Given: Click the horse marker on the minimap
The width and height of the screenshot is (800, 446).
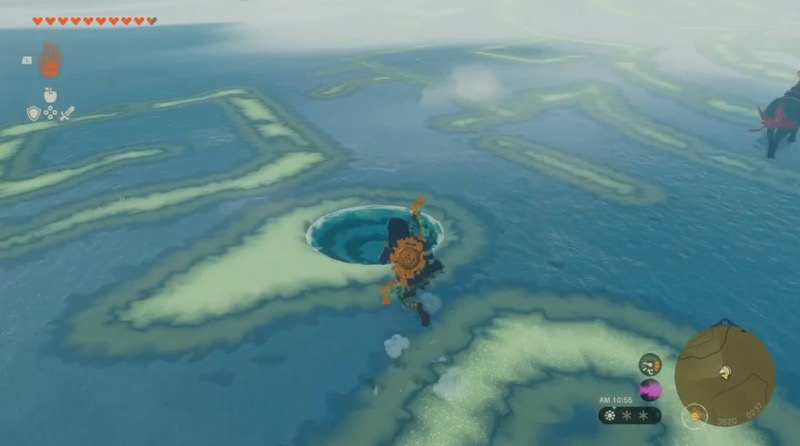Looking at the screenshot, I should (x=724, y=372).
